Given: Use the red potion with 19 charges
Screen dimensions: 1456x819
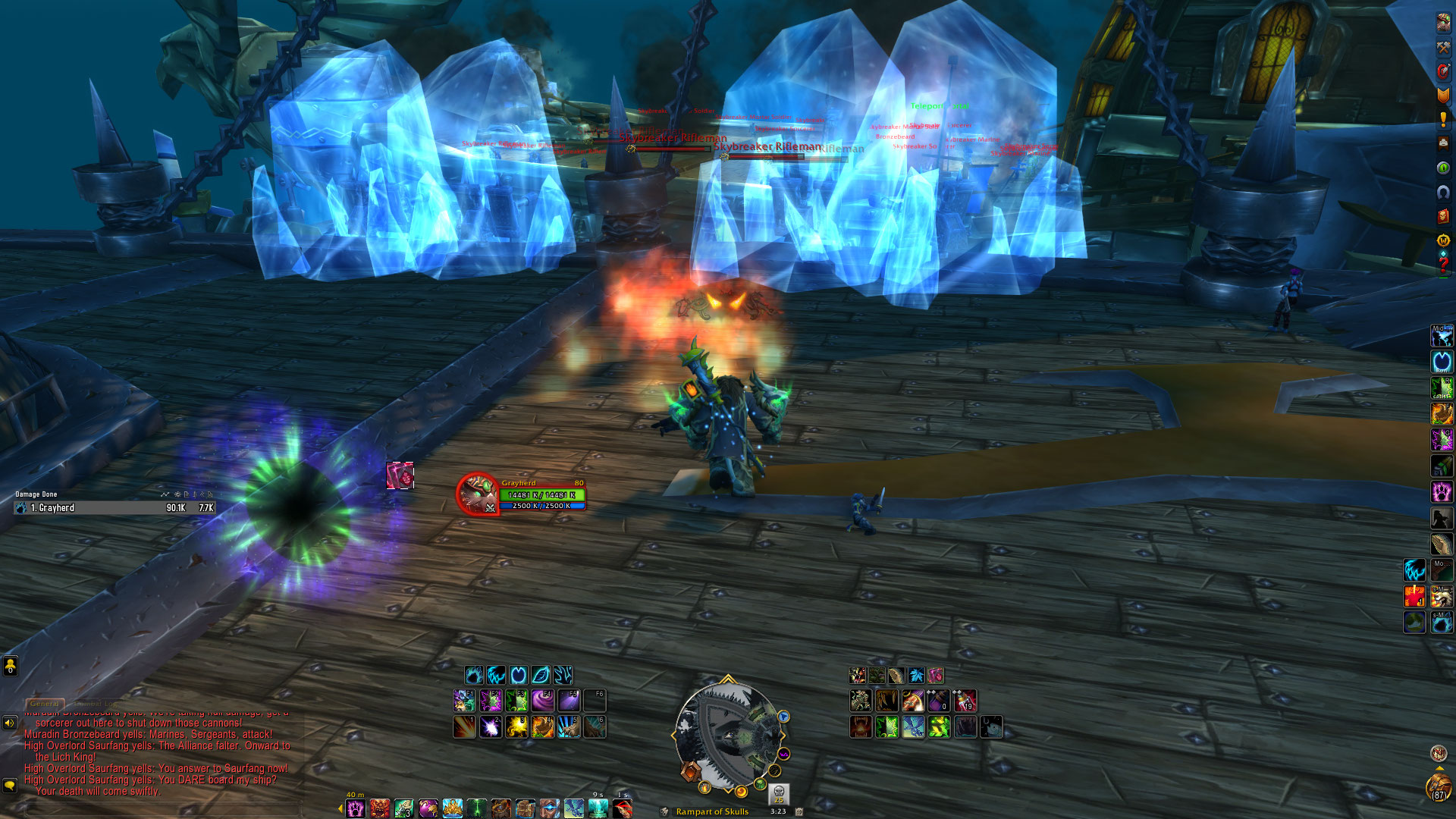Looking at the screenshot, I should [965, 700].
